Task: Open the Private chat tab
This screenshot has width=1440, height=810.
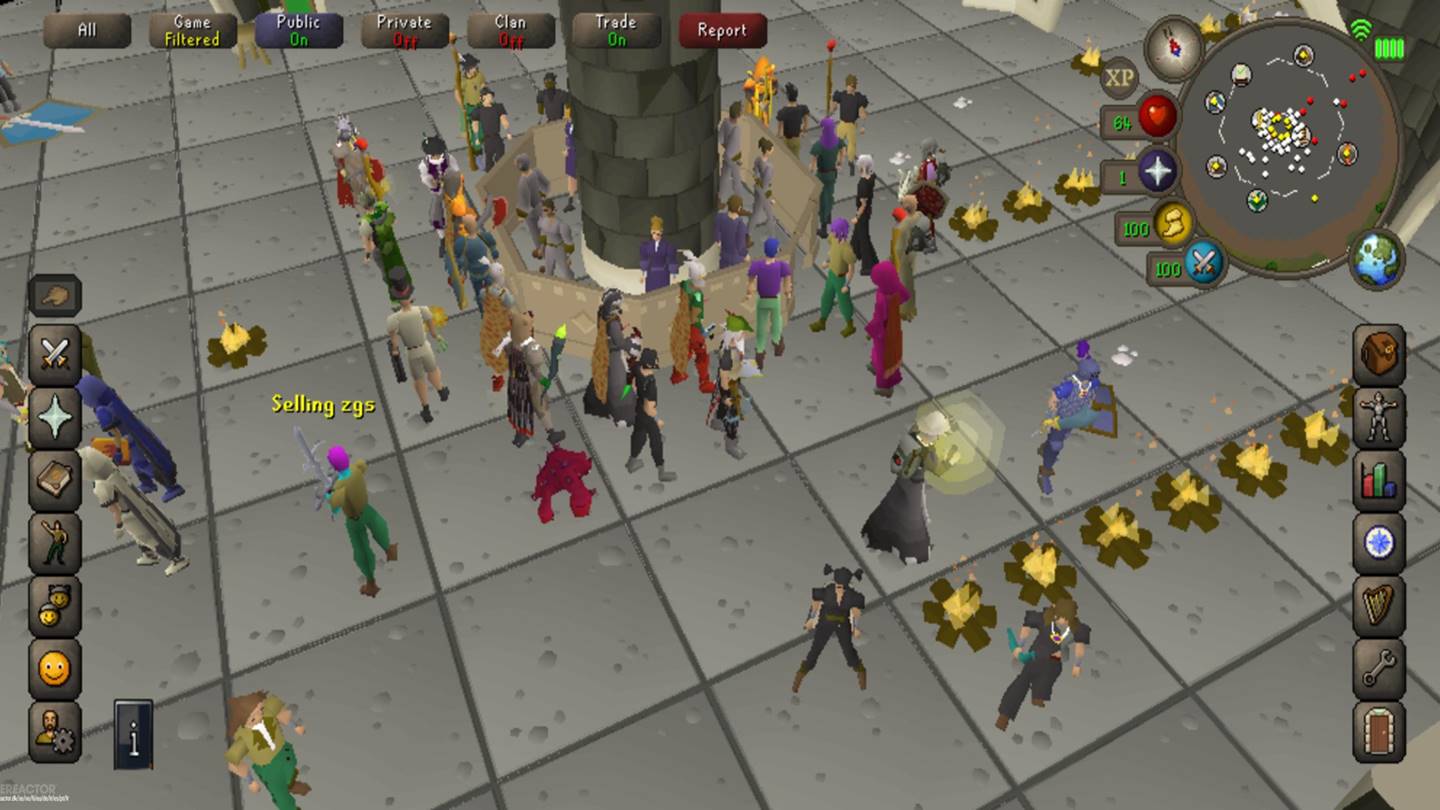Action: click(x=405, y=30)
